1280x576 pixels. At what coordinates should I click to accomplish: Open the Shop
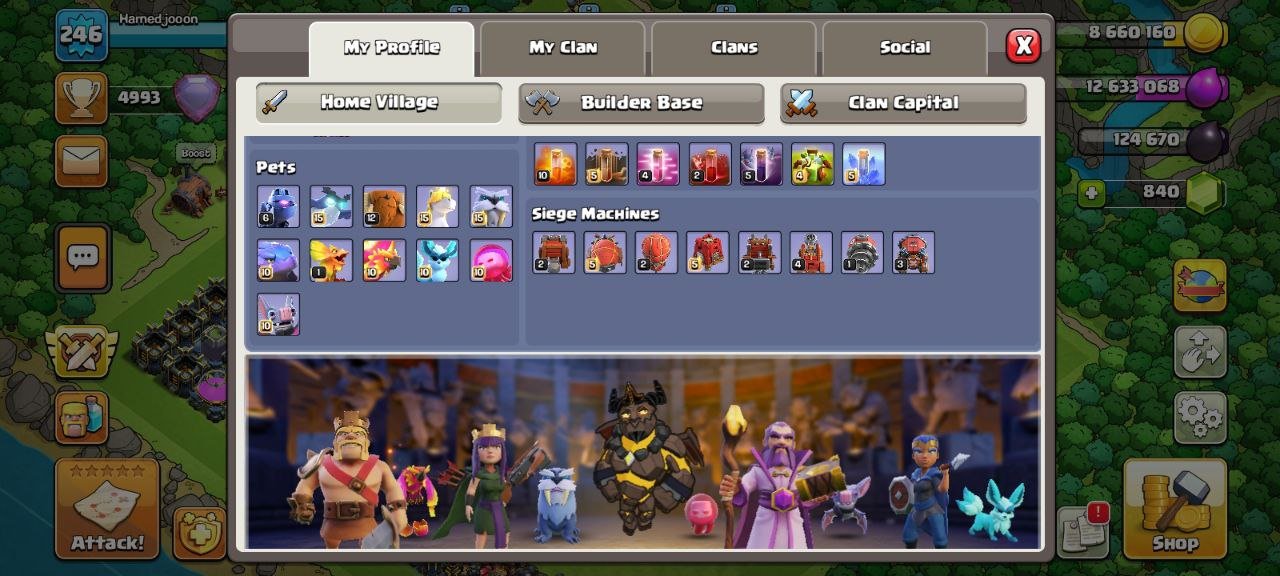click(x=1174, y=508)
